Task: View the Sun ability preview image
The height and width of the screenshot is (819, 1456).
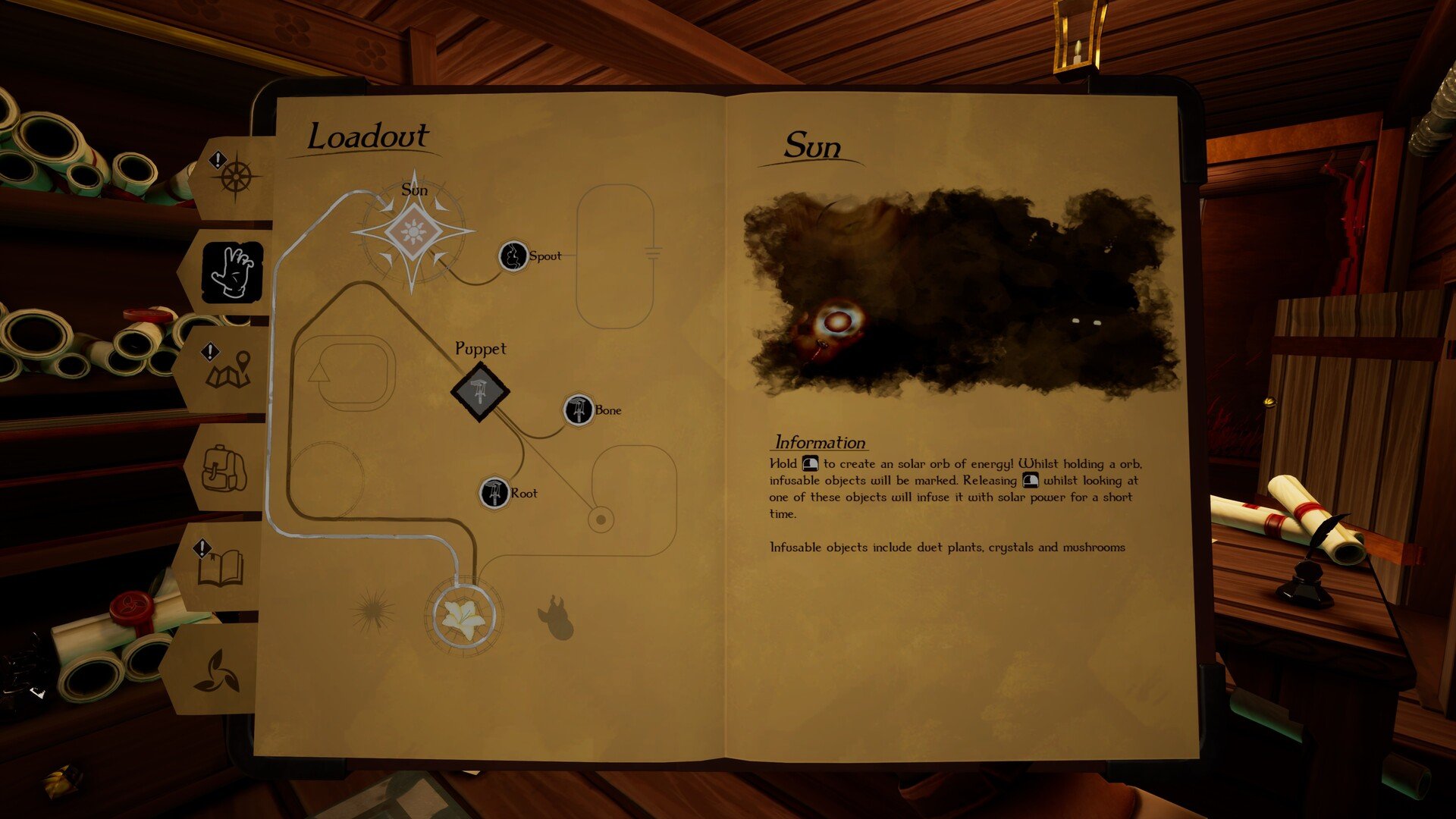Action: pyautogui.click(x=962, y=293)
